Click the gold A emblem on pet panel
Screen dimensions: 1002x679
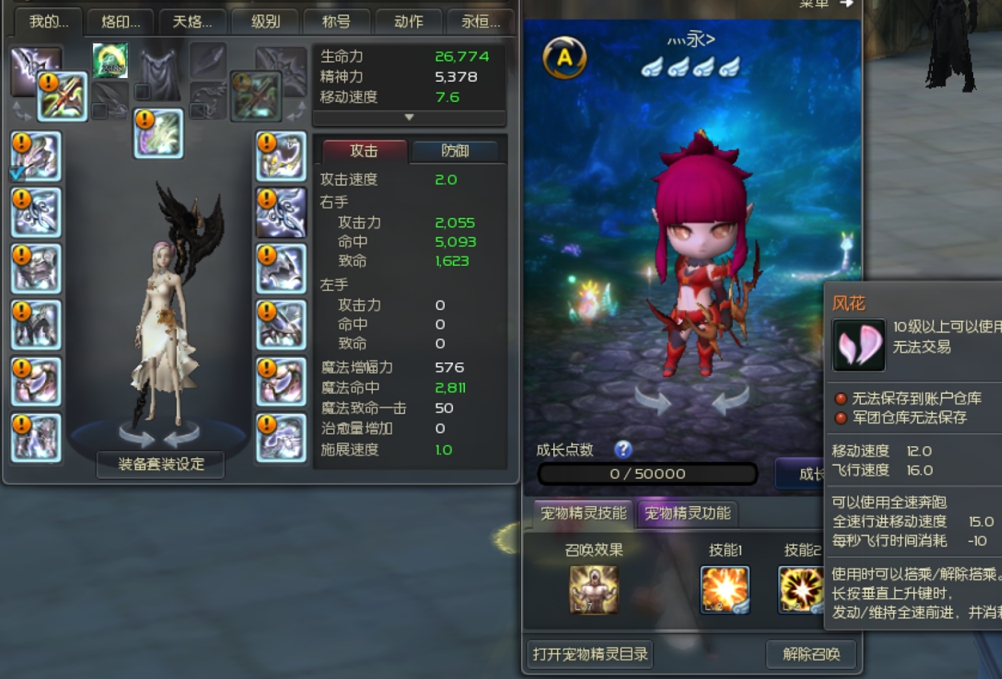tap(565, 58)
